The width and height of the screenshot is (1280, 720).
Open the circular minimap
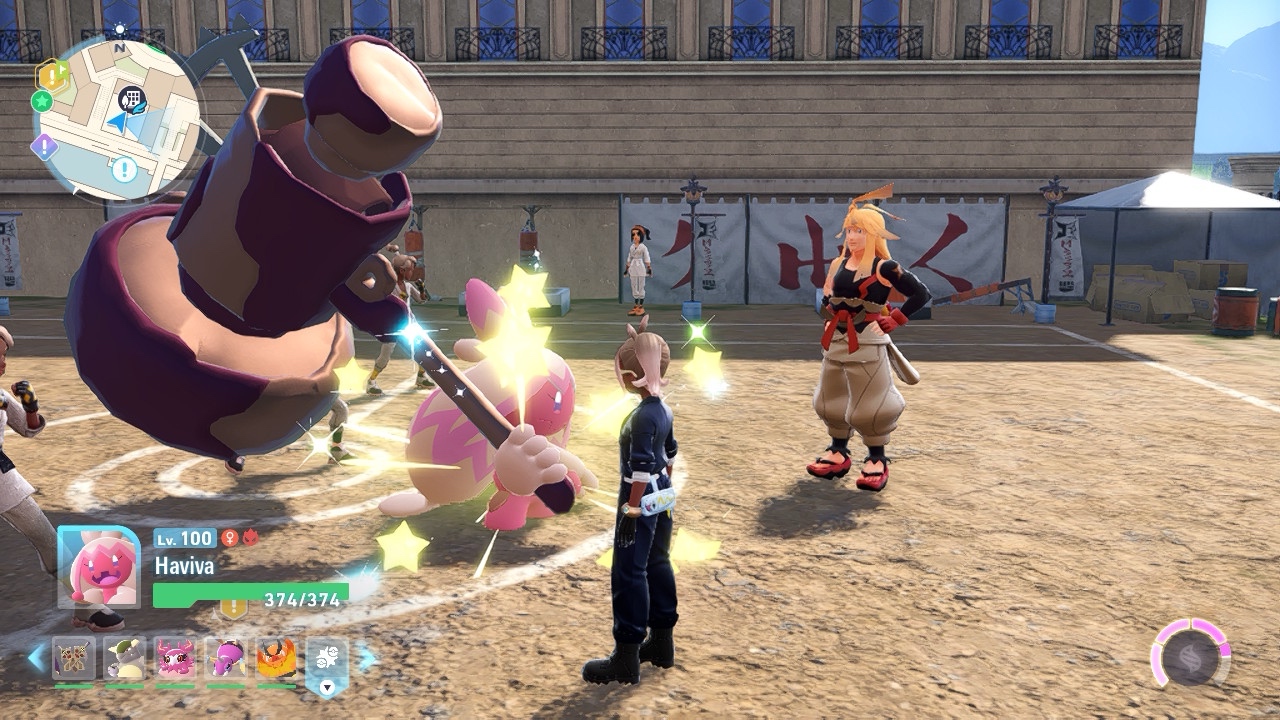click(x=118, y=117)
